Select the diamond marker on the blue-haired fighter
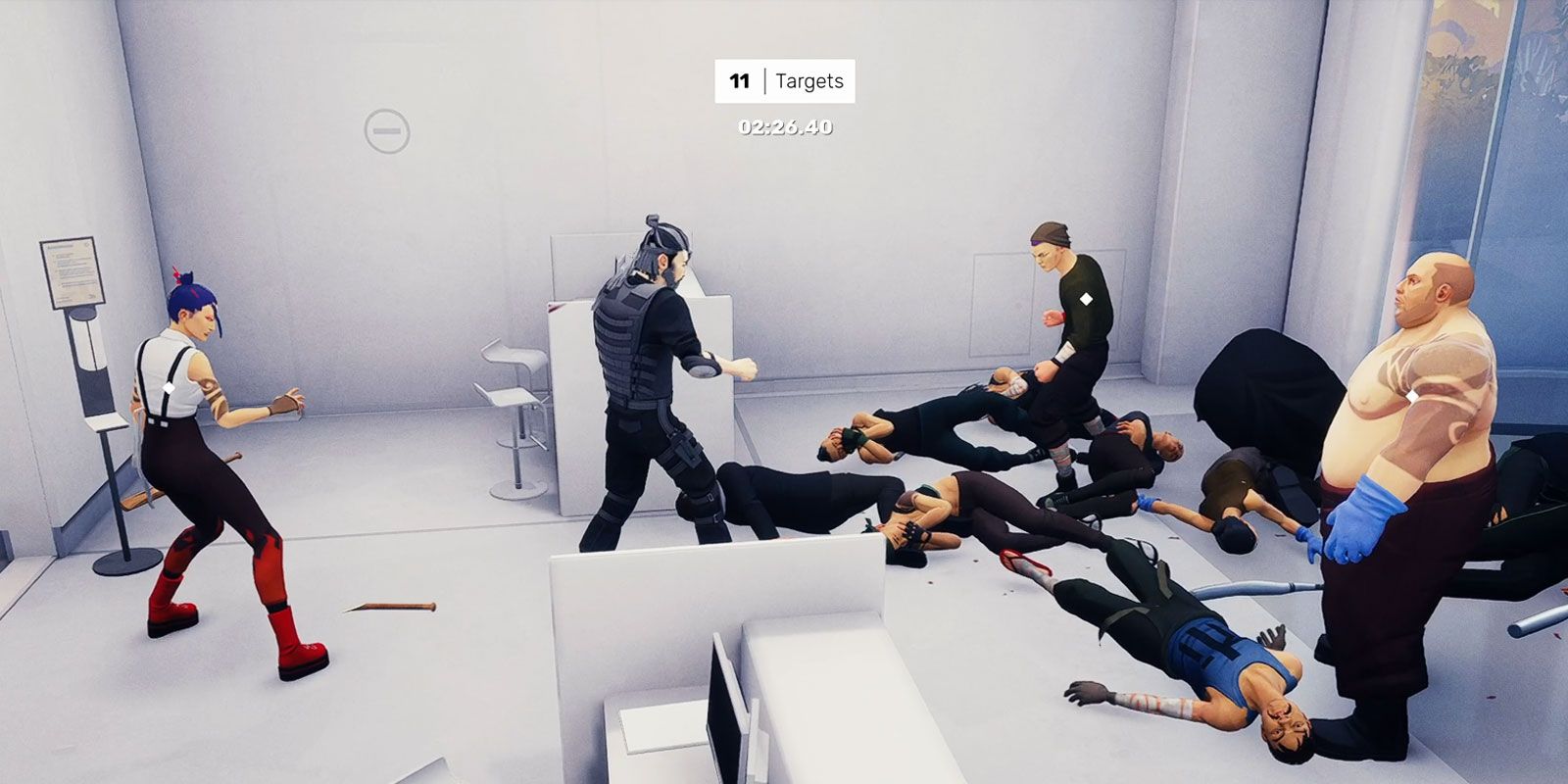This screenshot has height=784, width=1568. (171, 389)
